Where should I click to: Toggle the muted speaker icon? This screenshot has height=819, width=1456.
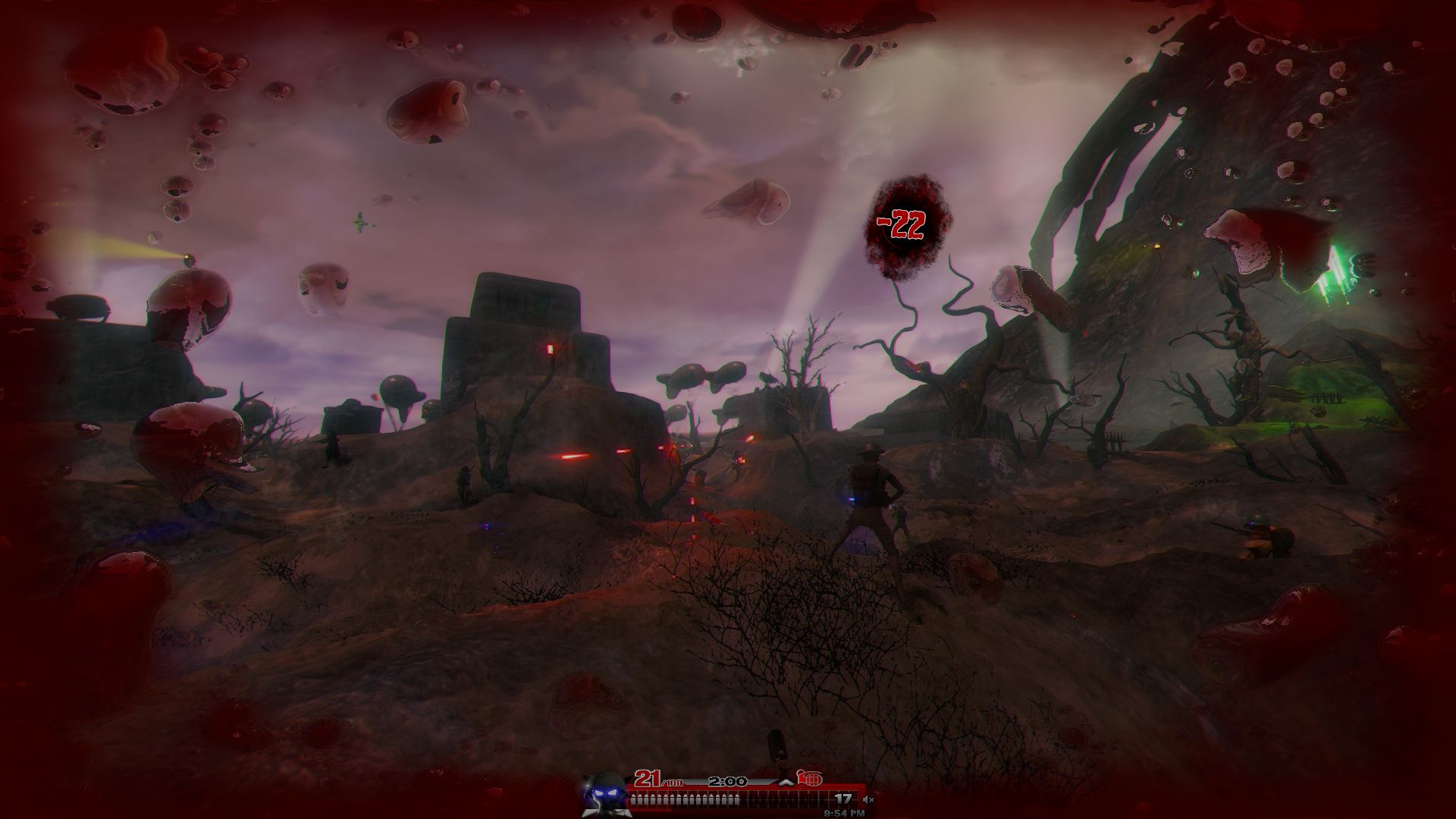(868, 799)
